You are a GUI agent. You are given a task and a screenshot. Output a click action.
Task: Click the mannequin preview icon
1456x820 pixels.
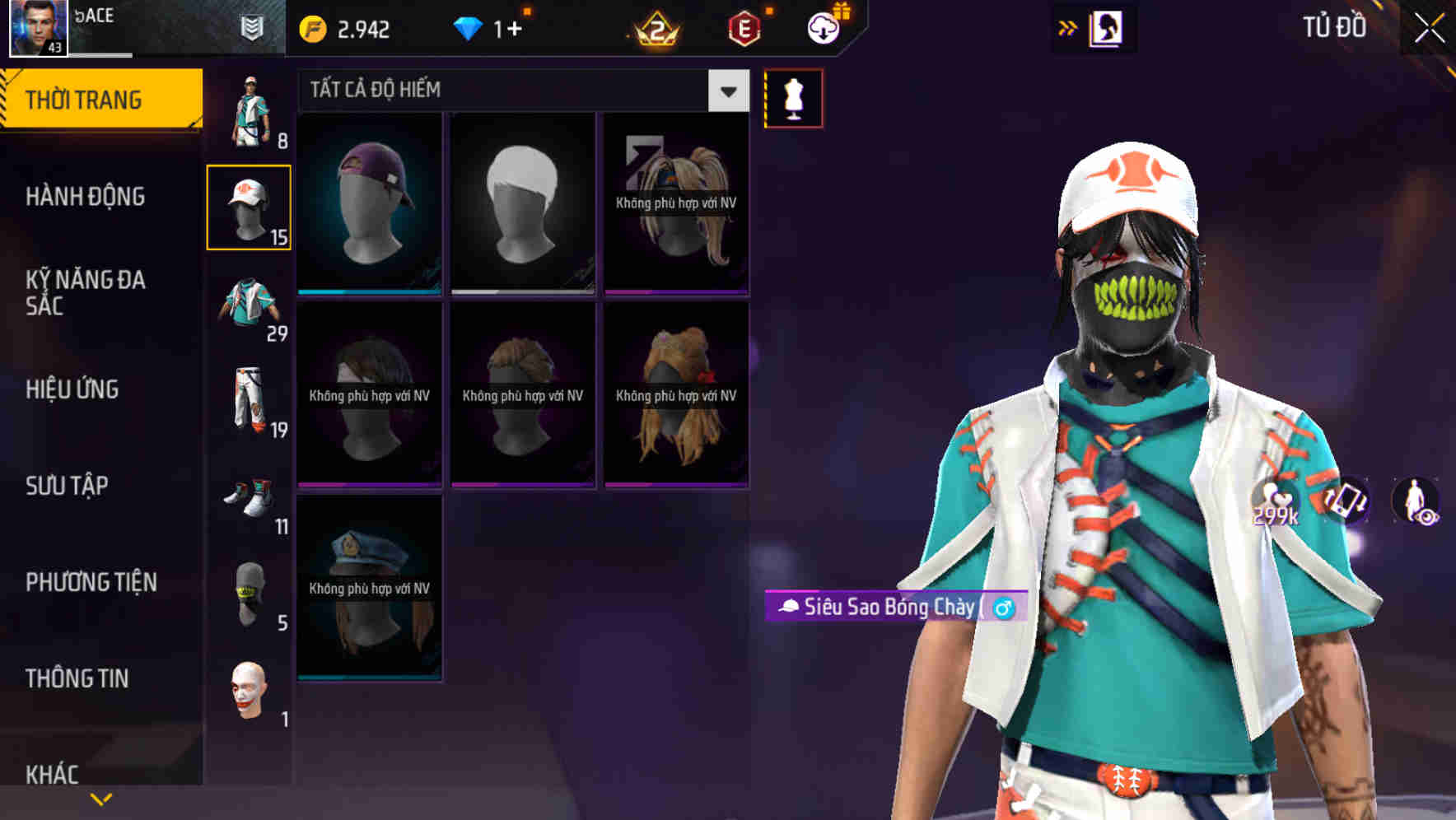793,97
